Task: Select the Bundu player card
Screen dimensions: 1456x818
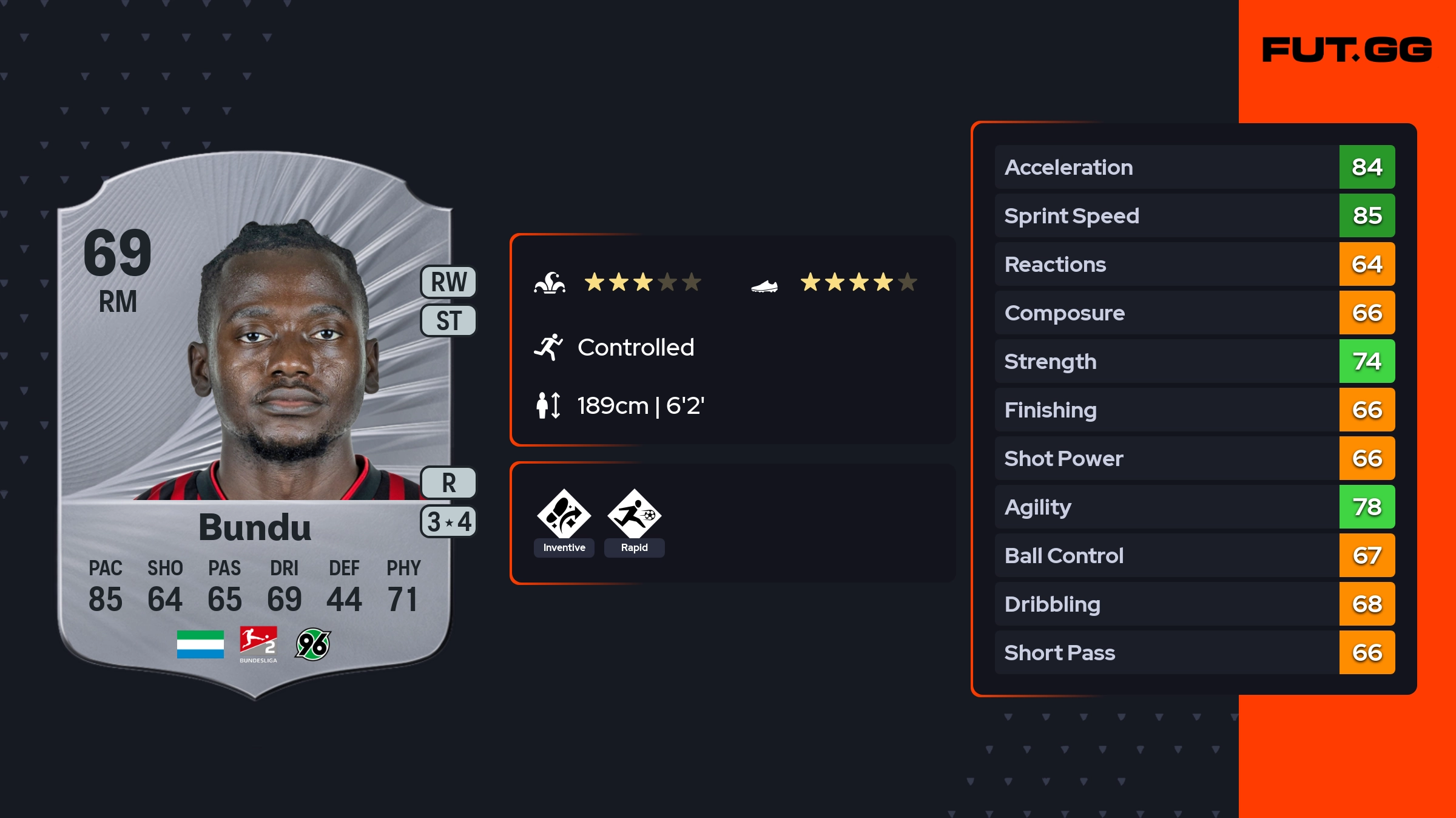Action: point(255,425)
